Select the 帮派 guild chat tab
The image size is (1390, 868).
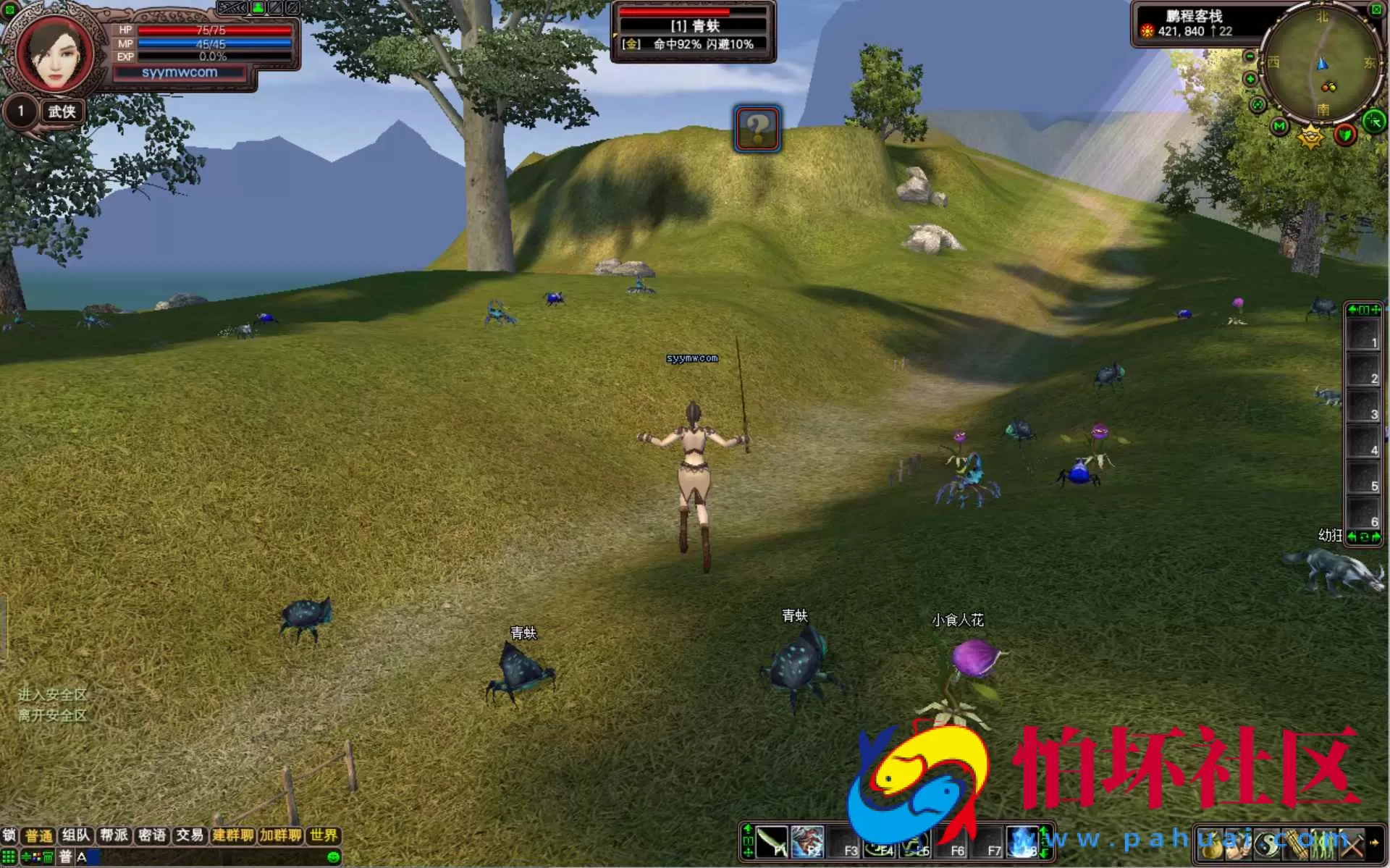tap(114, 835)
